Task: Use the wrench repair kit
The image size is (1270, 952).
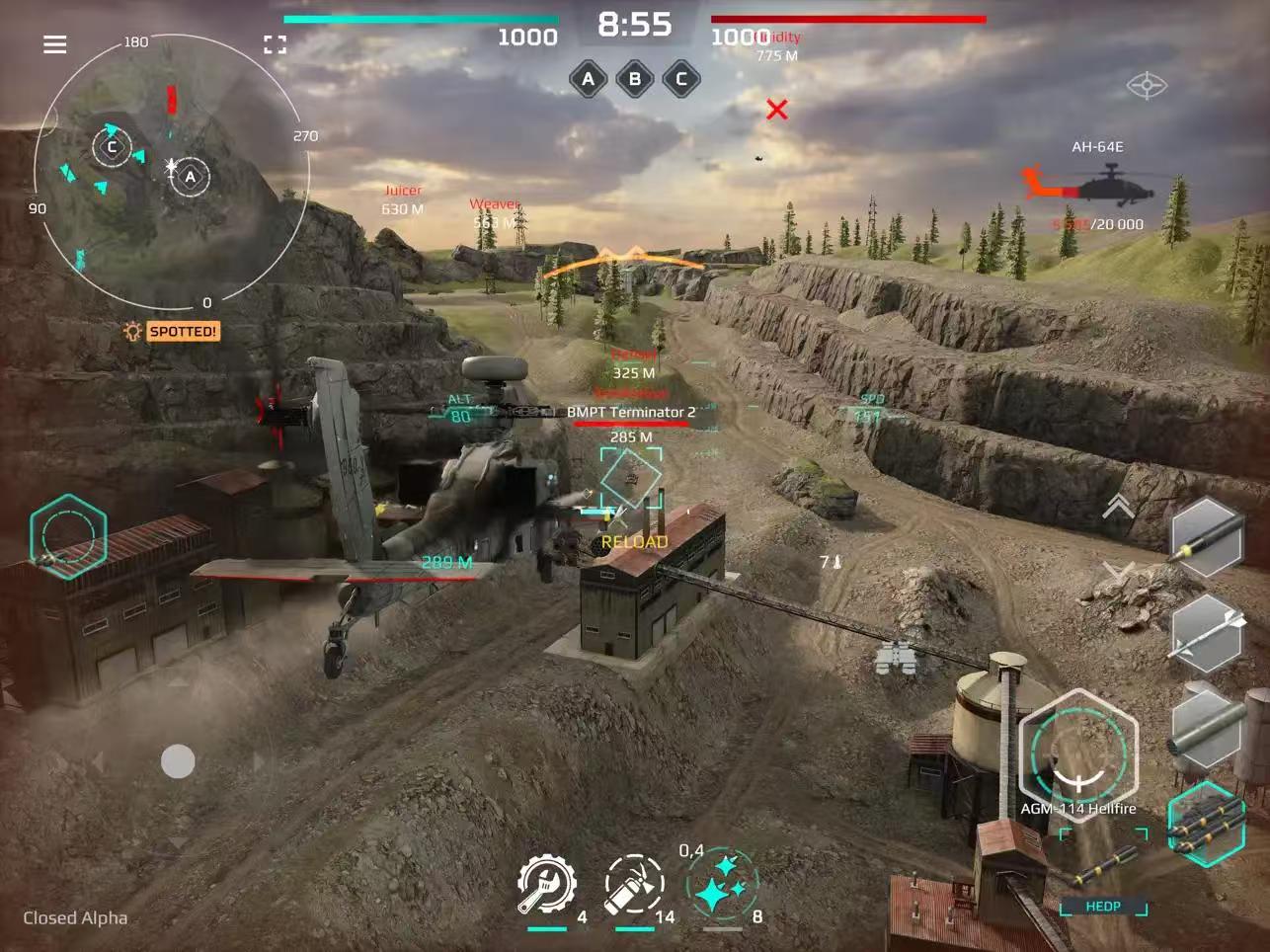Action: tap(547, 885)
